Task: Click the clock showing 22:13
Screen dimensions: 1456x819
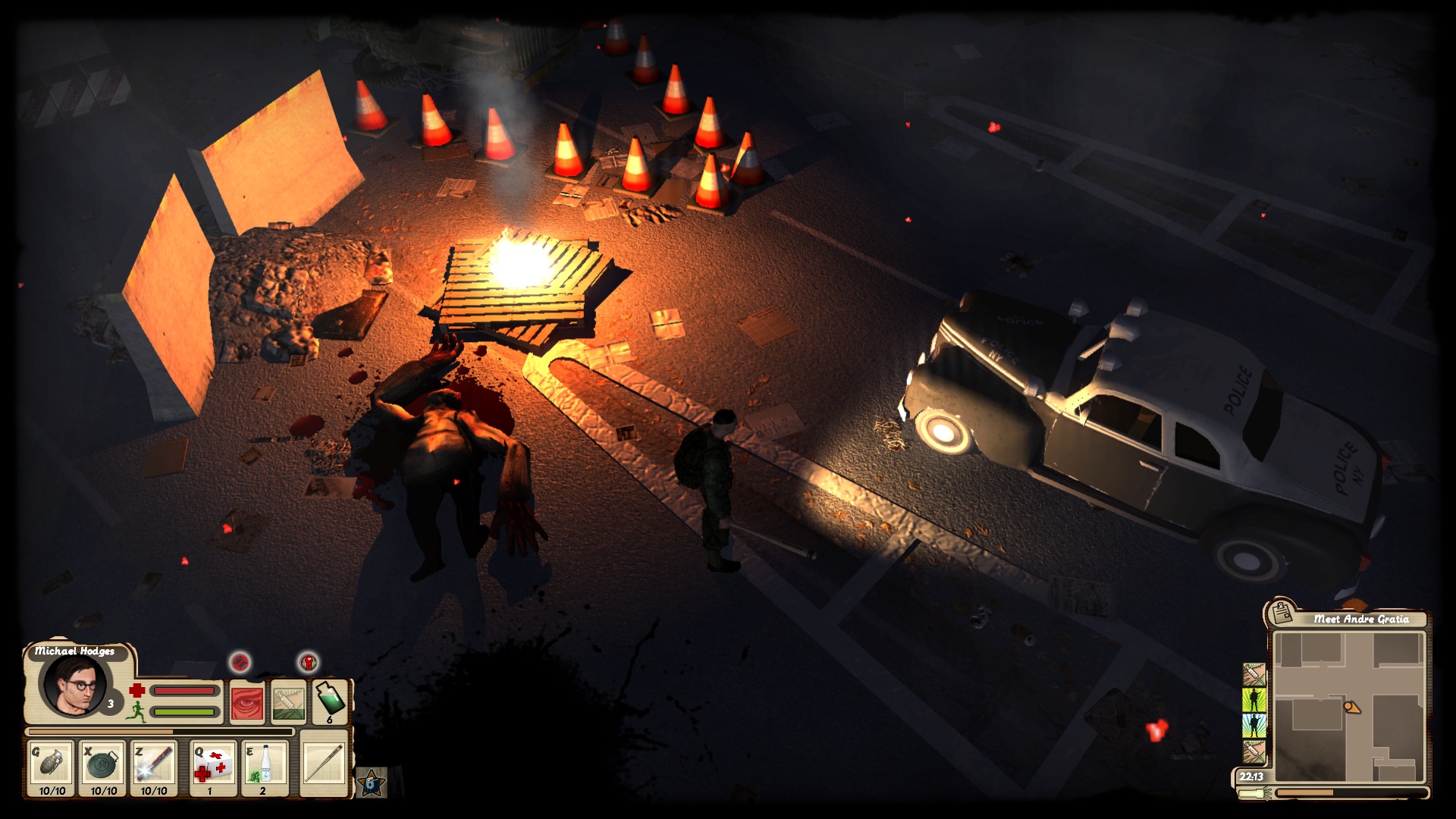Action: (1252, 777)
